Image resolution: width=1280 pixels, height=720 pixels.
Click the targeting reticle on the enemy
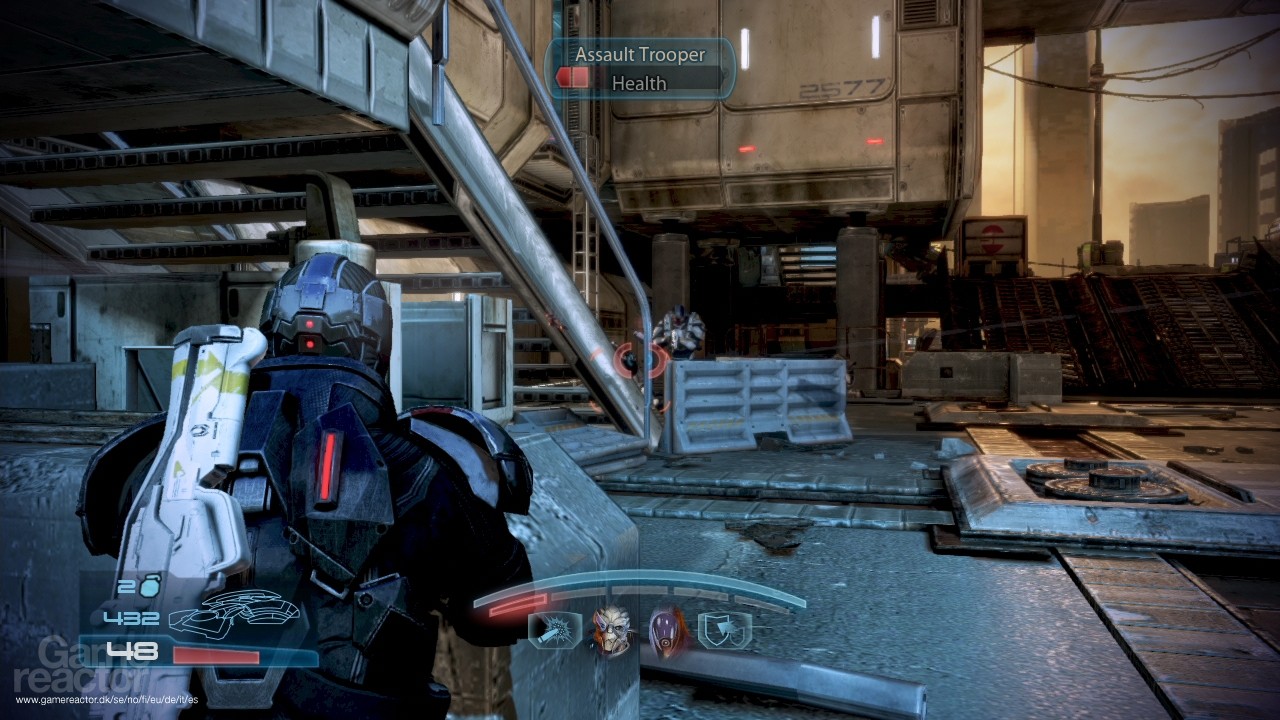point(638,358)
